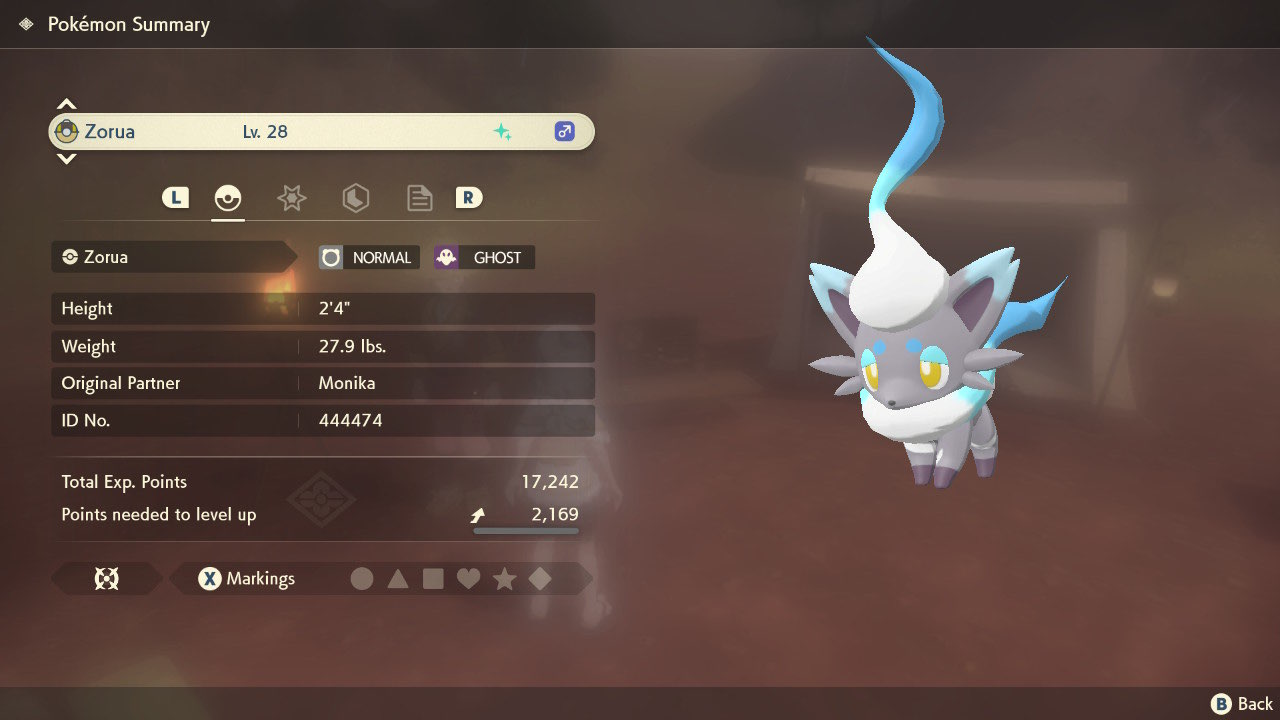Click the down arrow below Zorua's name
The width and height of the screenshot is (1280, 720).
(66, 159)
